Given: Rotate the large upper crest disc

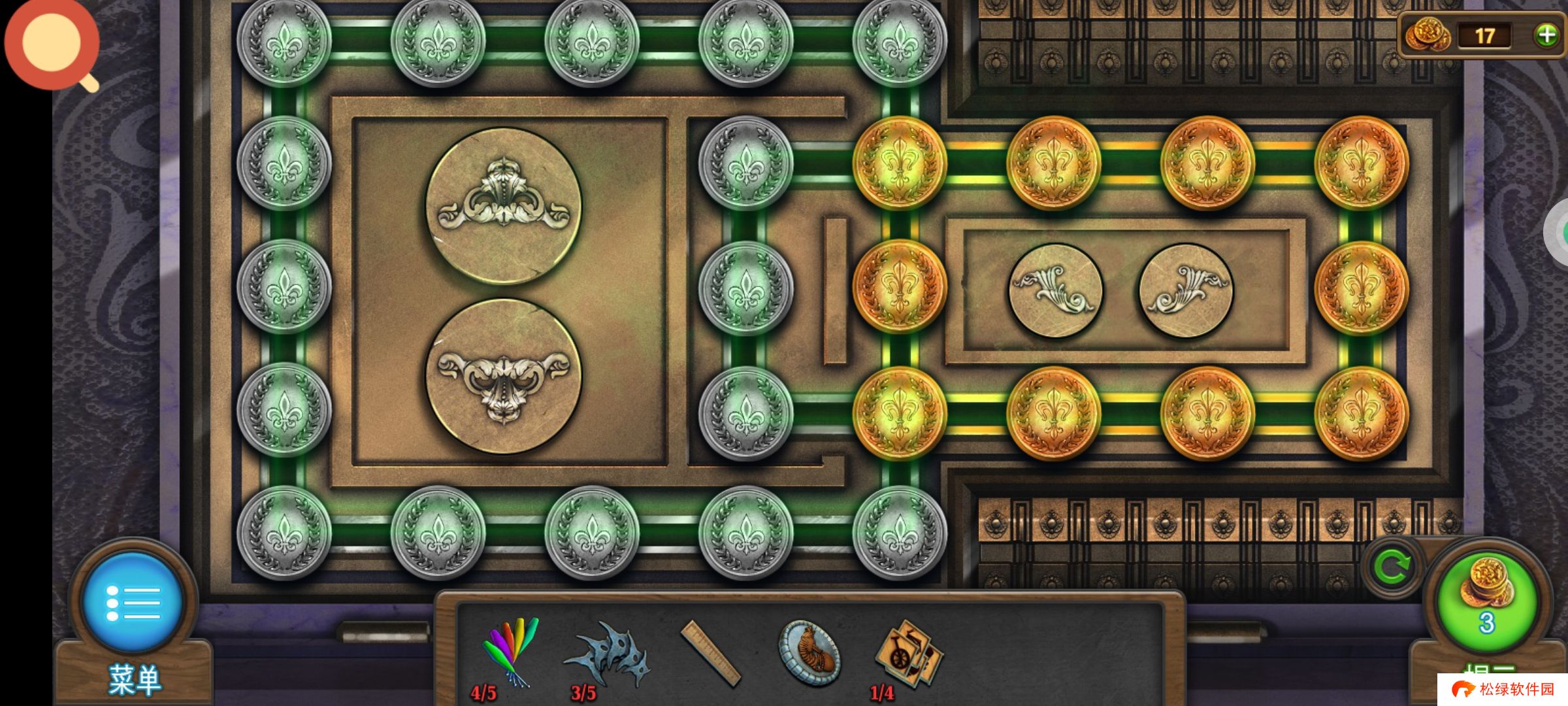Looking at the screenshot, I should [503, 205].
